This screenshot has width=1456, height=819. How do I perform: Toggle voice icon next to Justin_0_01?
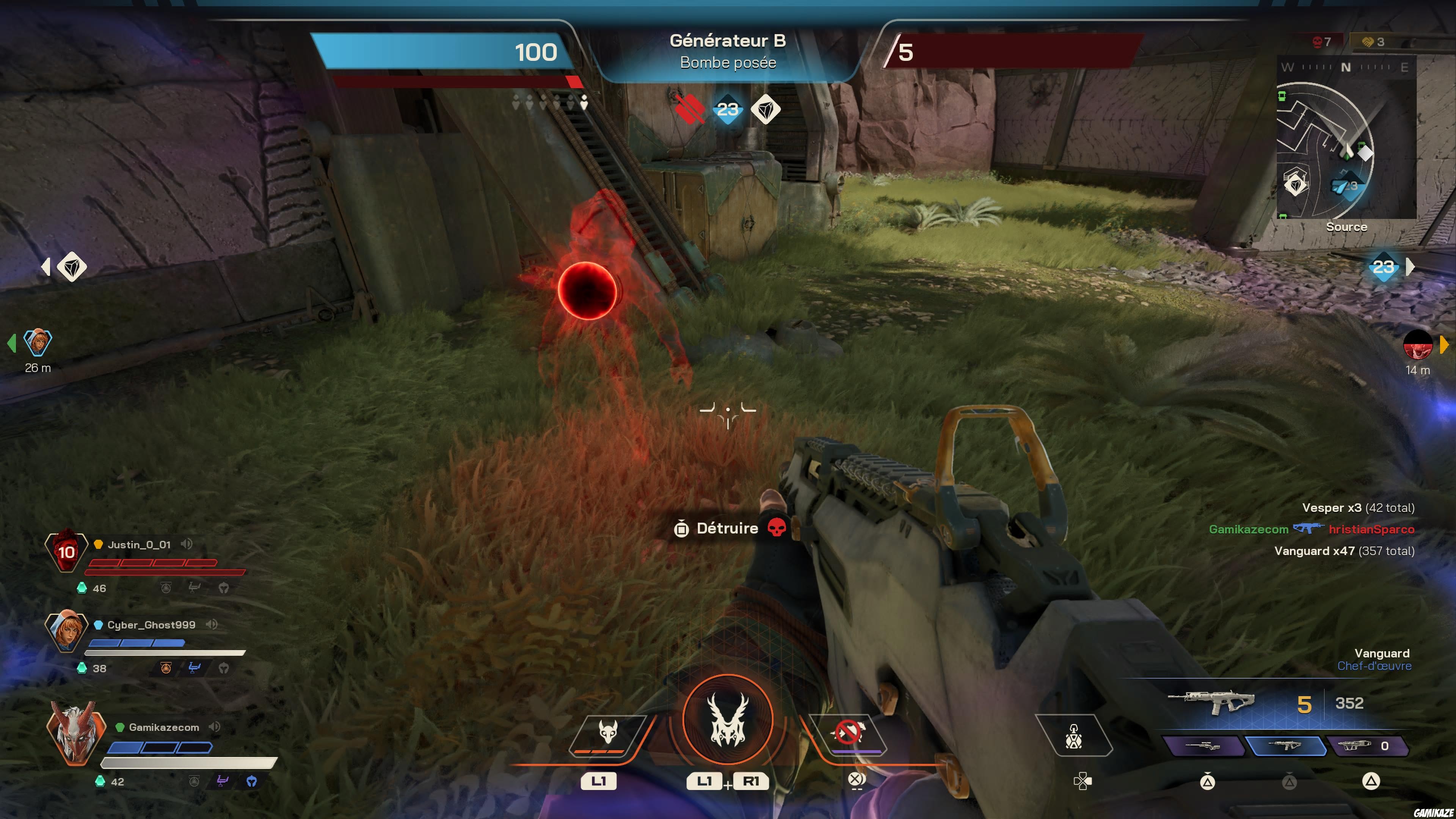pos(187,544)
